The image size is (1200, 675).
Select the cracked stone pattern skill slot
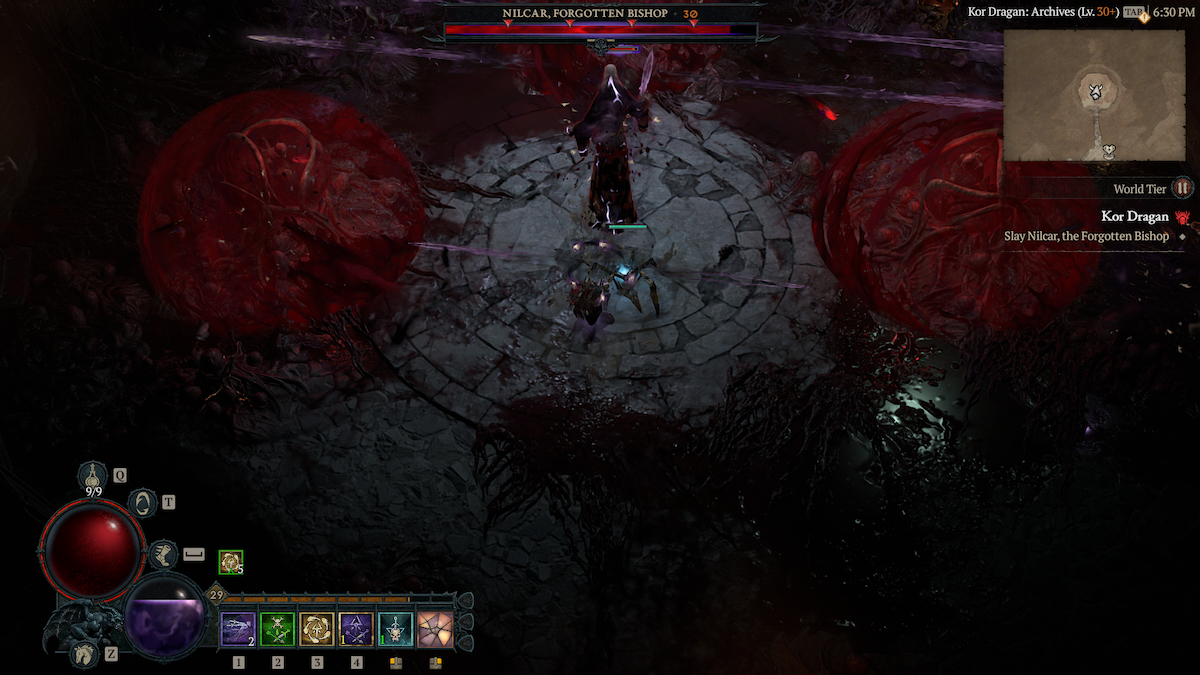coord(435,629)
